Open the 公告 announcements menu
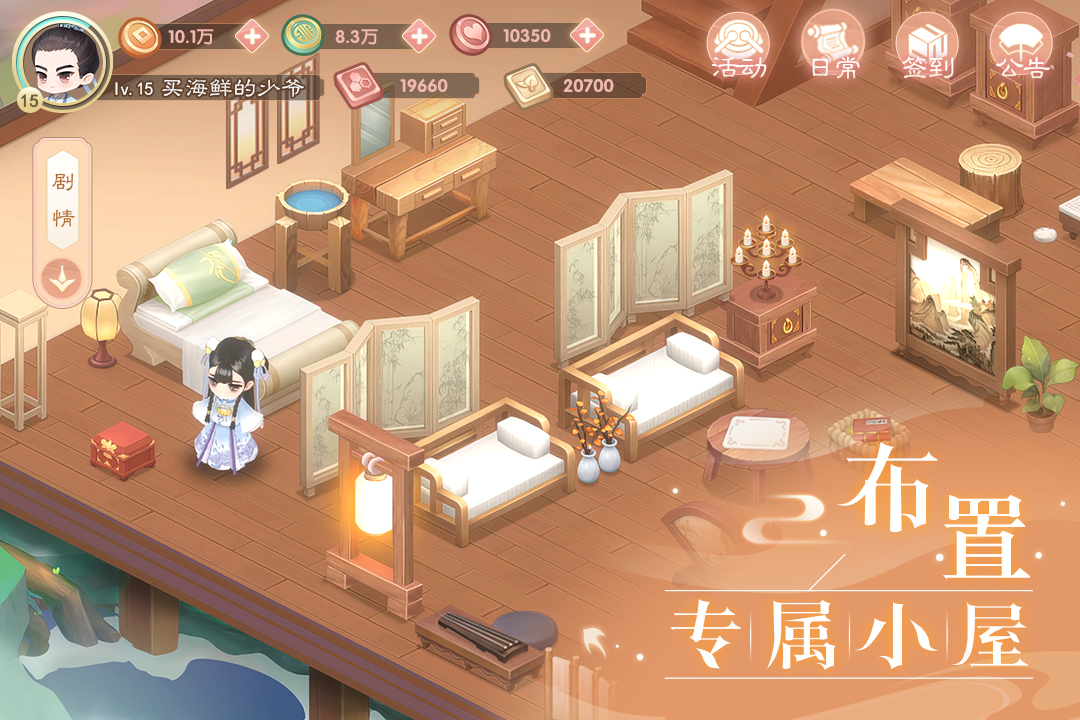The height and width of the screenshot is (720, 1080). [1021, 46]
